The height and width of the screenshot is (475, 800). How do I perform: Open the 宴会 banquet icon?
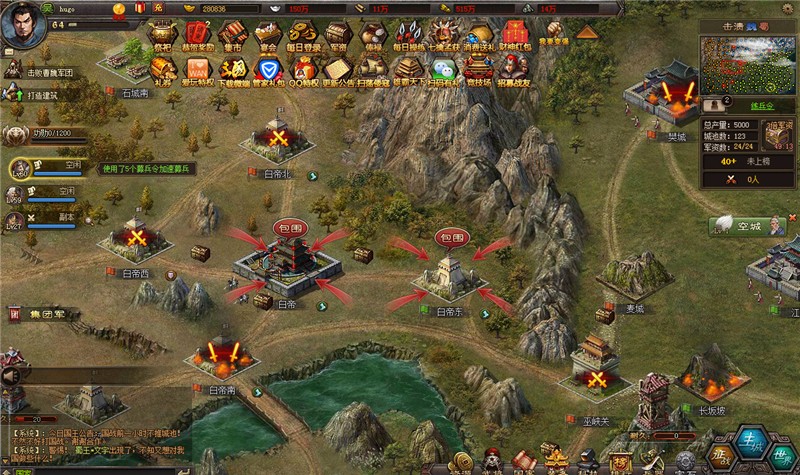coord(267,36)
